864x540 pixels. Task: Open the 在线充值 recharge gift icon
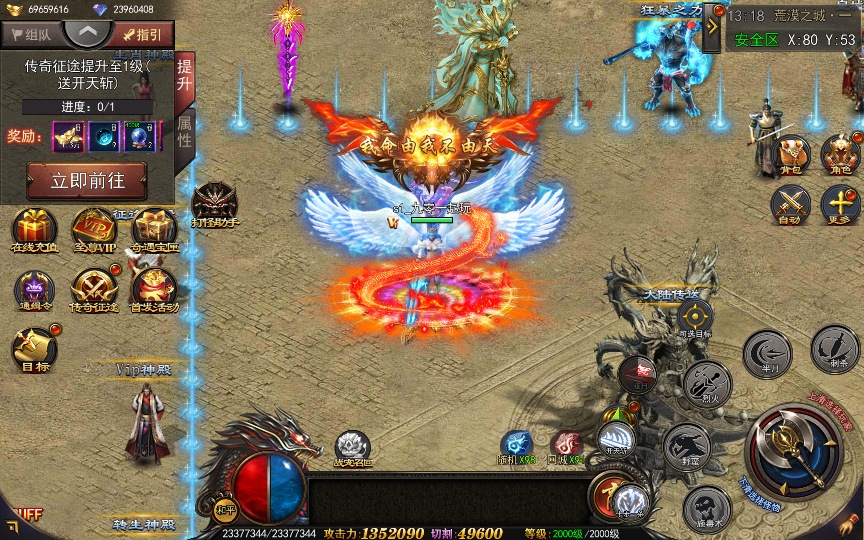pyautogui.click(x=34, y=228)
